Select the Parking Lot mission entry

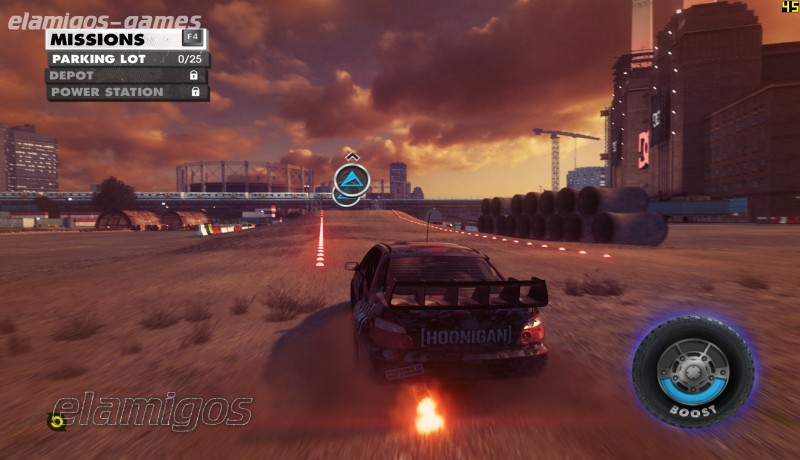tap(126, 59)
